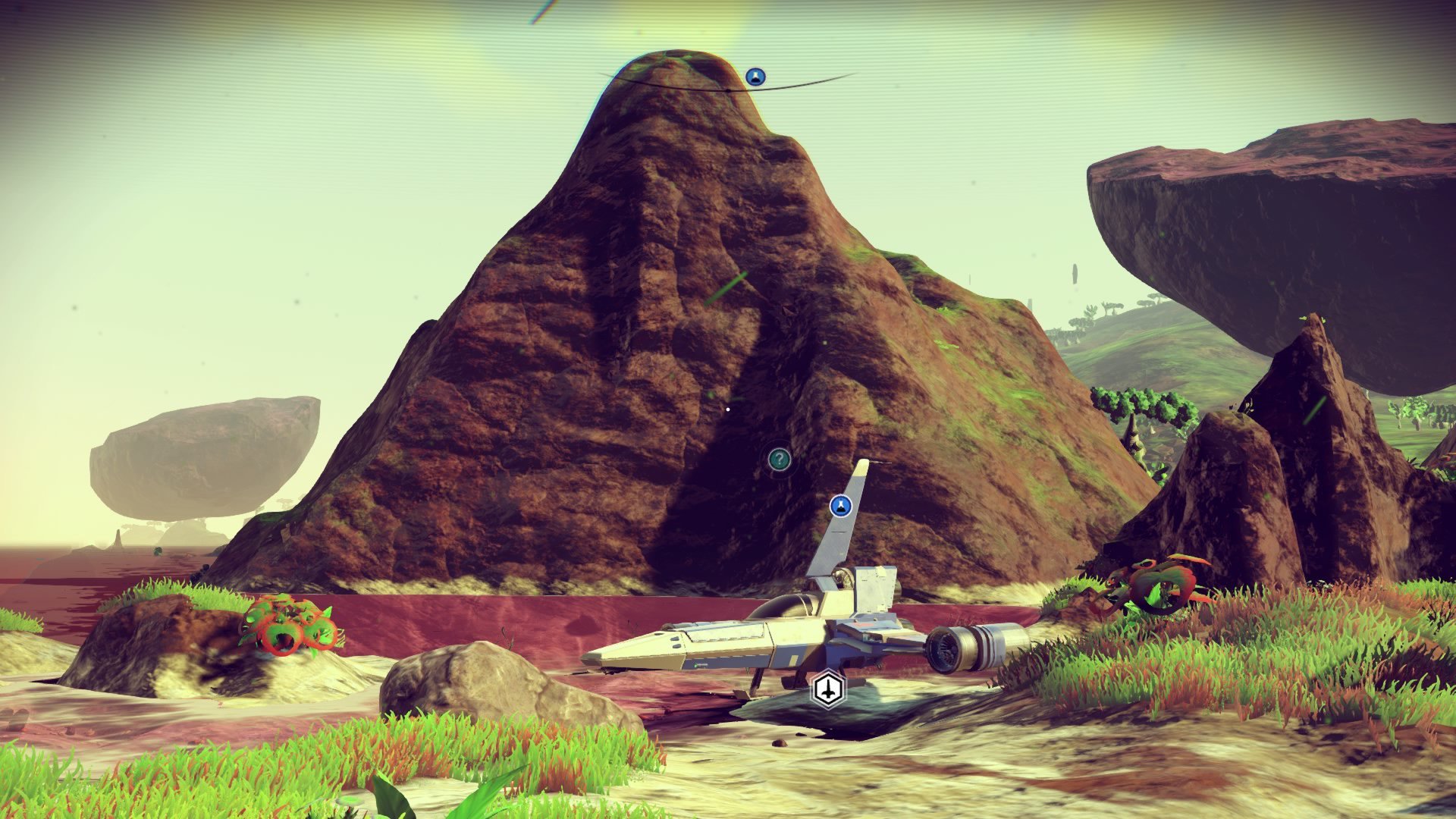Click the hexagonal starship marker icon
This screenshot has height=819, width=1456.
coord(828,690)
